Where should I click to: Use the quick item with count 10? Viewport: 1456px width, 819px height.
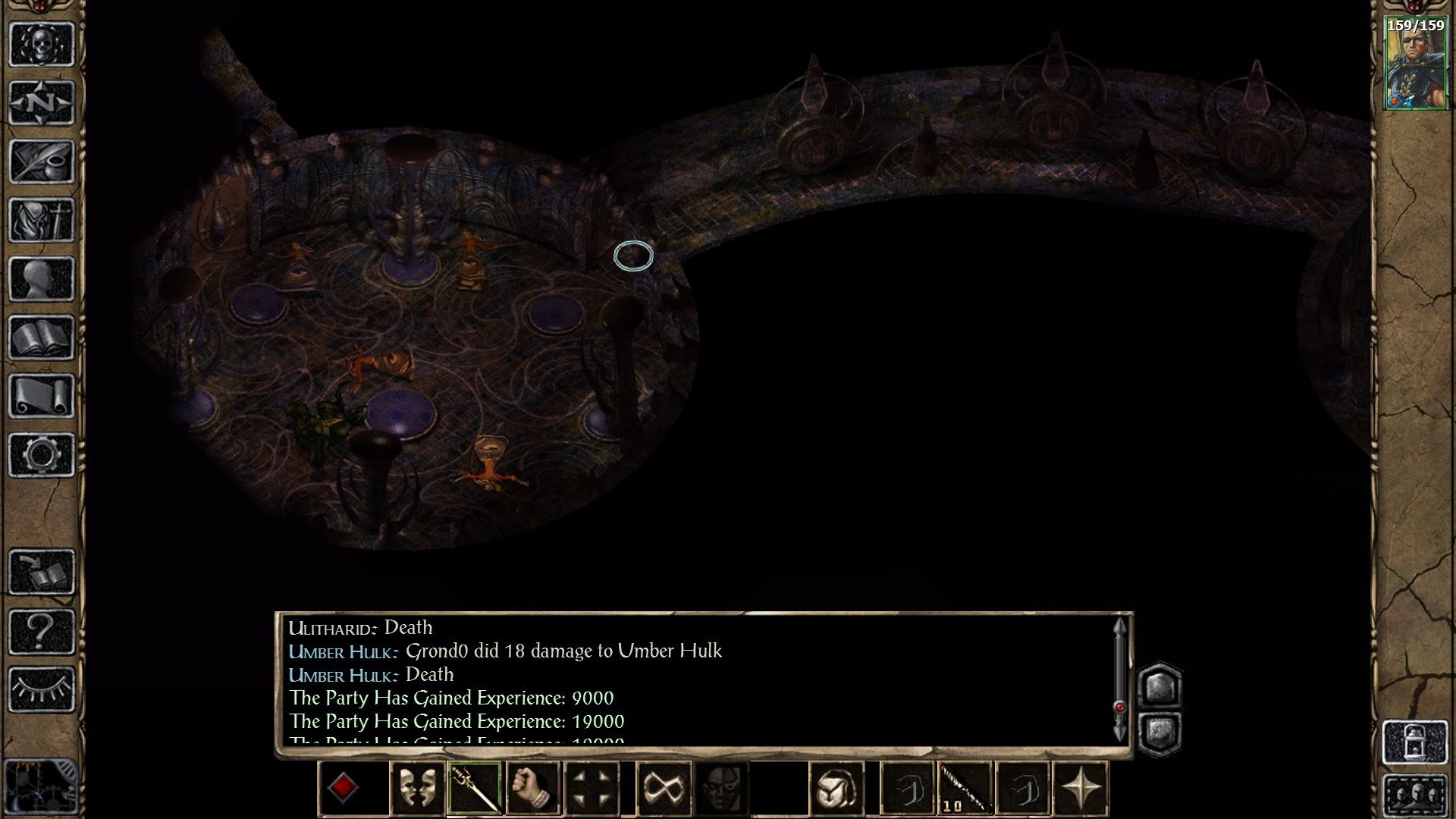[x=965, y=789]
